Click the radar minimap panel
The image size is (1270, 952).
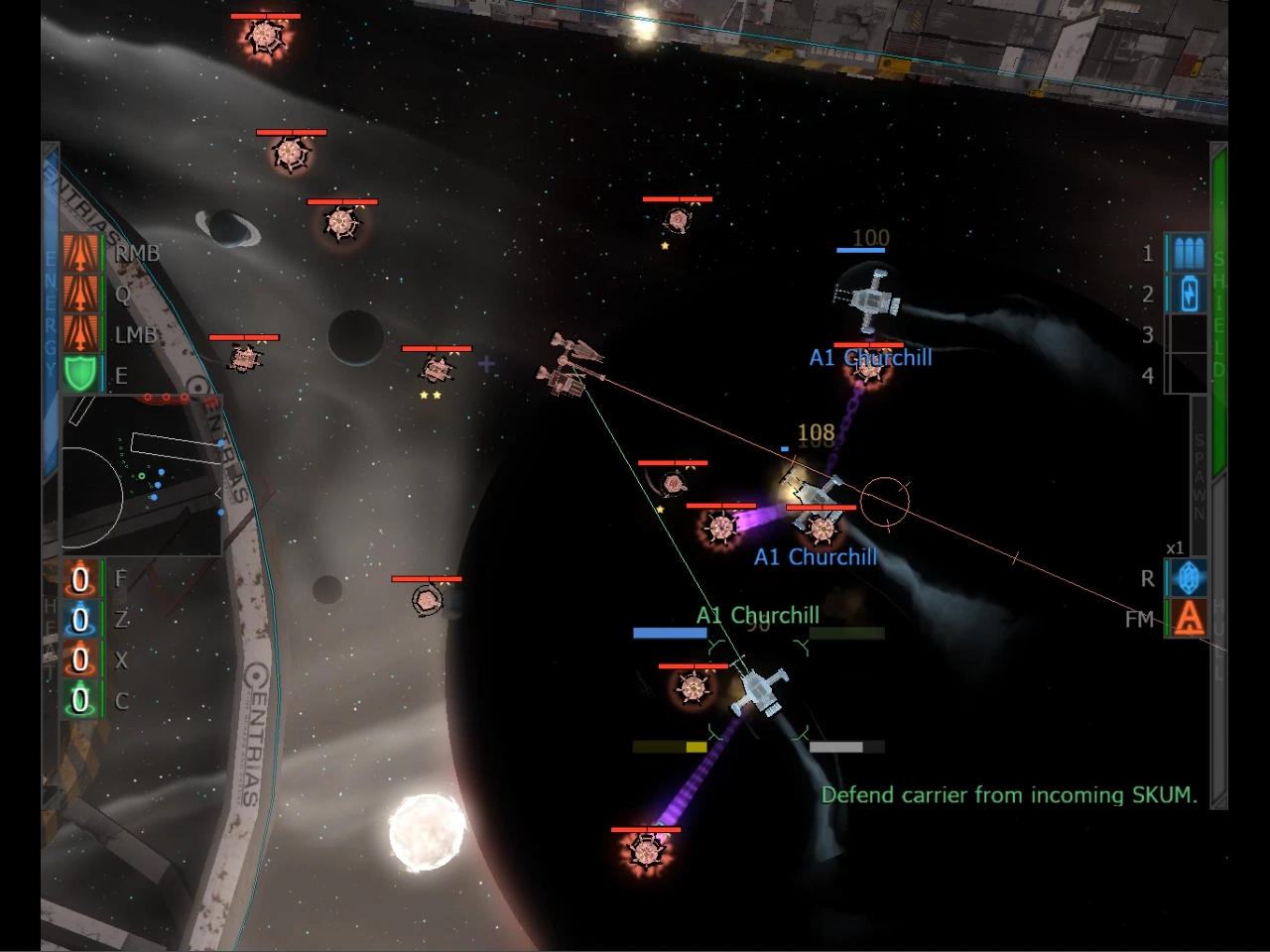142,474
